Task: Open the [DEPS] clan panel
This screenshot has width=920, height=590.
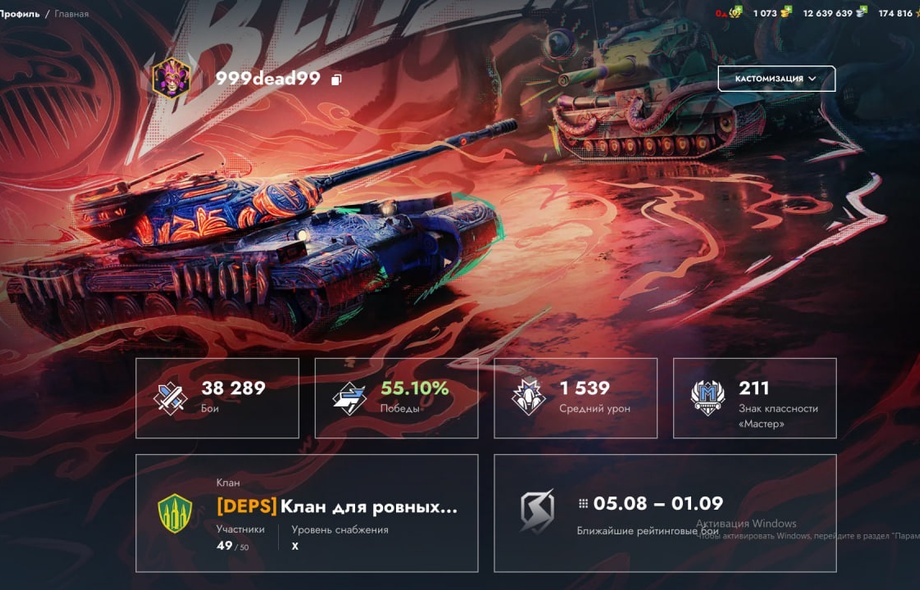Action: [x=306, y=513]
